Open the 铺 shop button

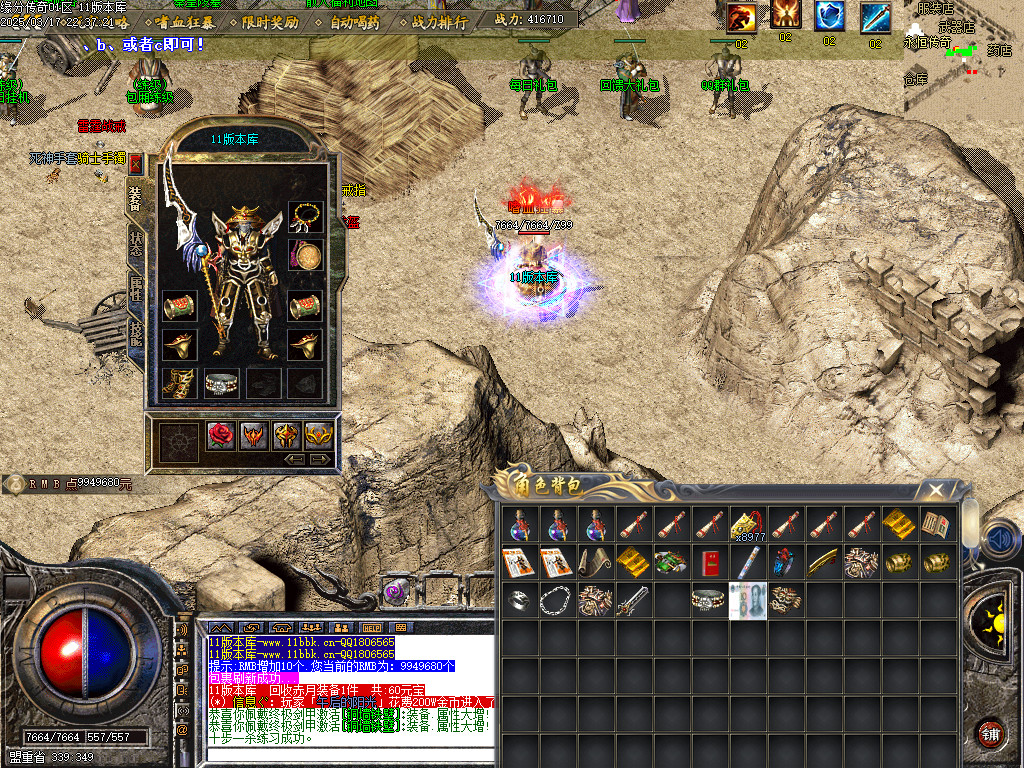tap(990, 733)
